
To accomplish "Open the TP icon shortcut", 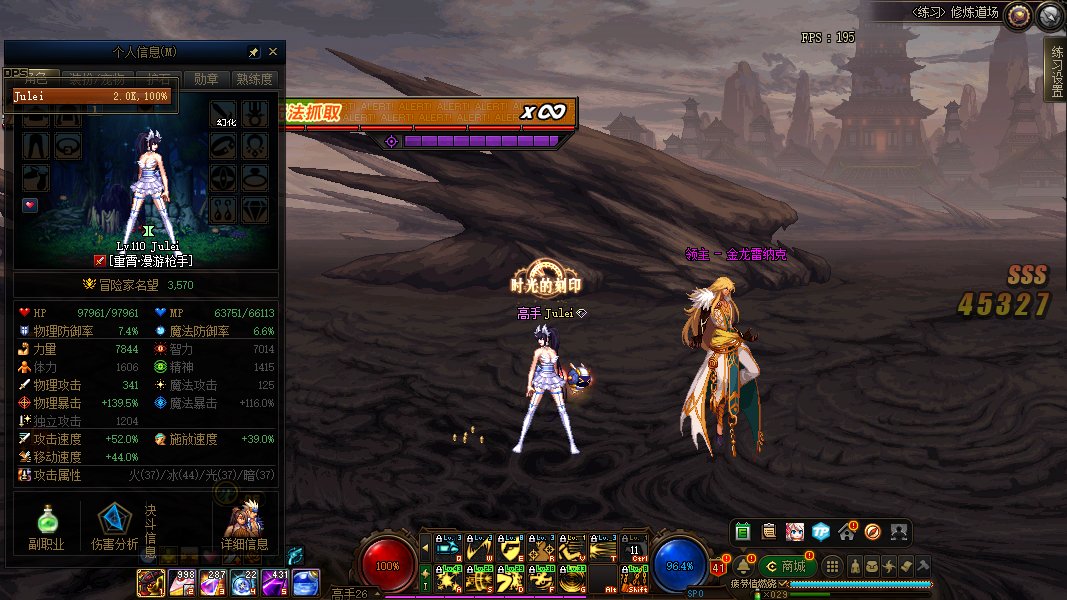I will click(x=821, y=531).
